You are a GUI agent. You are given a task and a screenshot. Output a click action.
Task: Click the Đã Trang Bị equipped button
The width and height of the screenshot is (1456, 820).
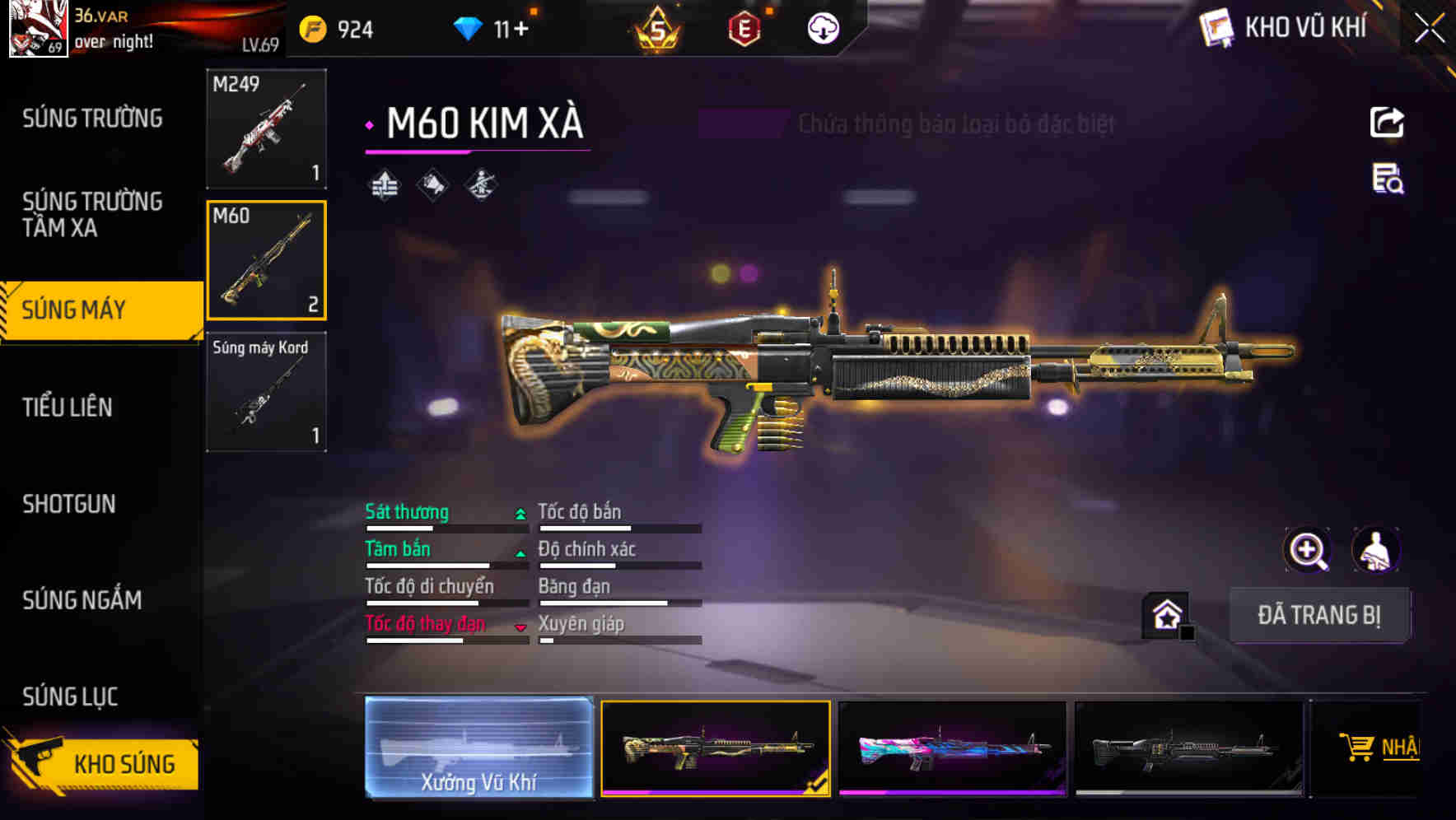(x=1318, y=615)
